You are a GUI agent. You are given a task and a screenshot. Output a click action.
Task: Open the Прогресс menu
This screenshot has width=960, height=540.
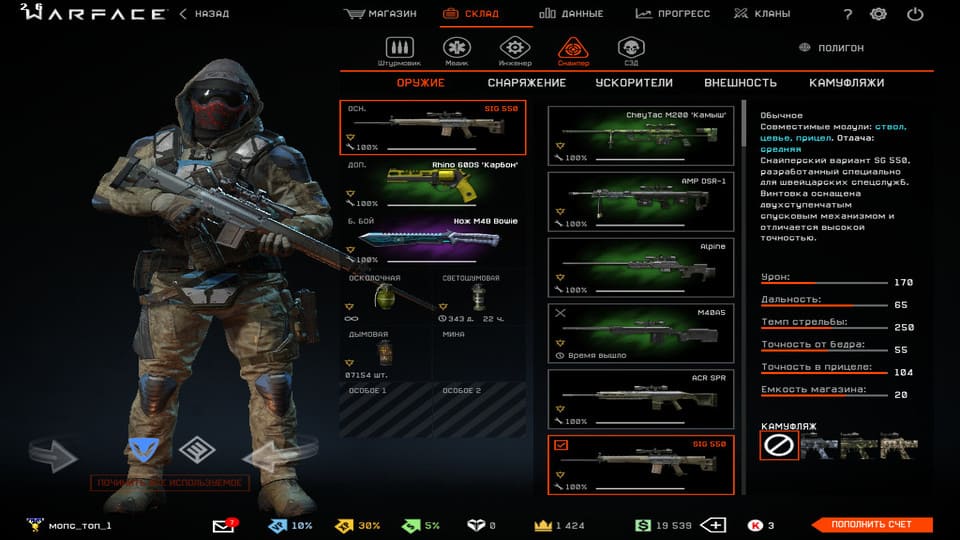pos(672,14)
